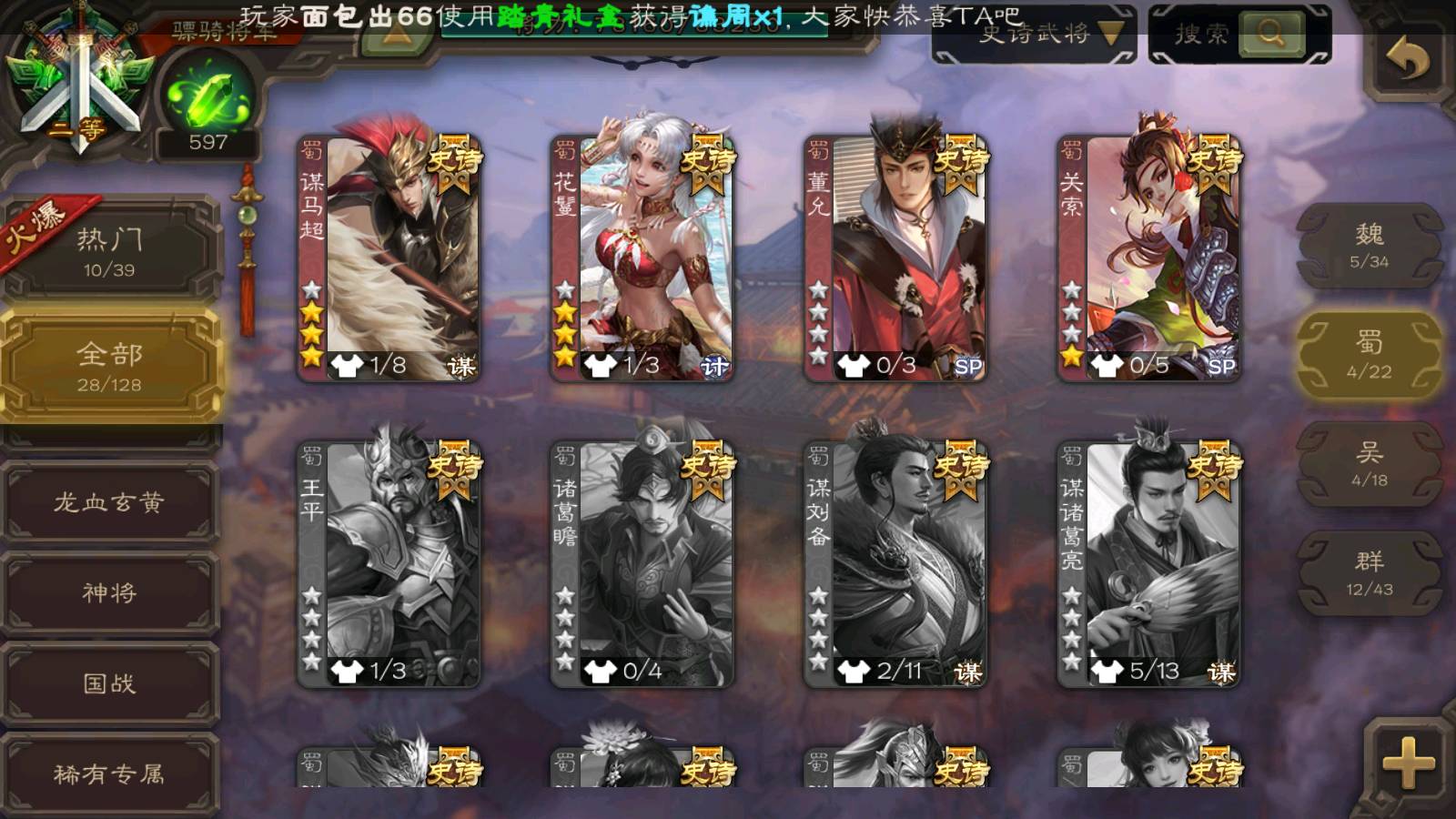Open the 花鬘 hero card

point(642,258)
